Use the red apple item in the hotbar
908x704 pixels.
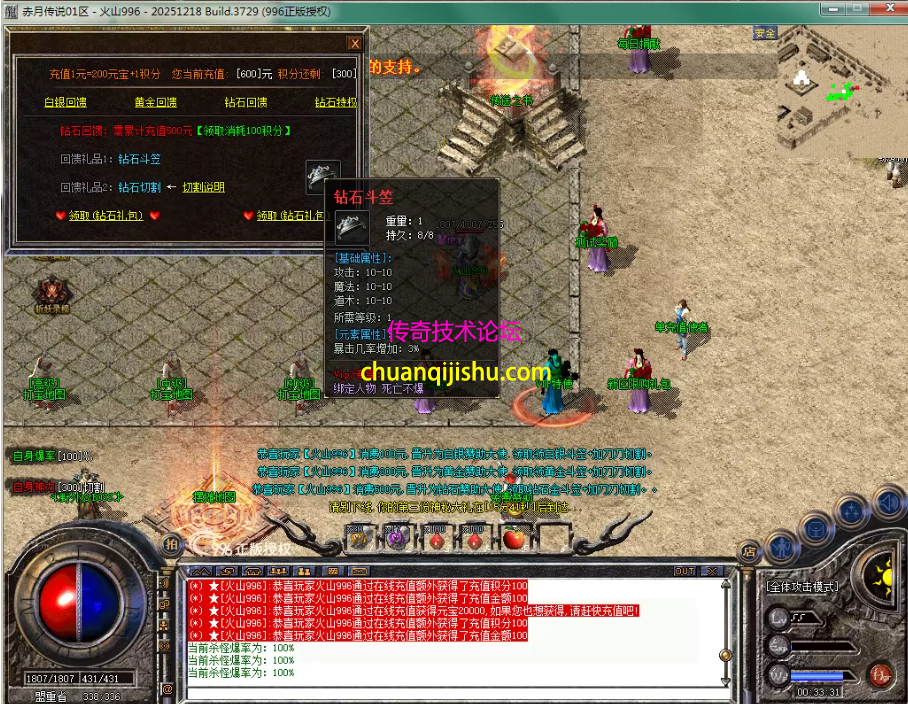(x=514, y=538)
